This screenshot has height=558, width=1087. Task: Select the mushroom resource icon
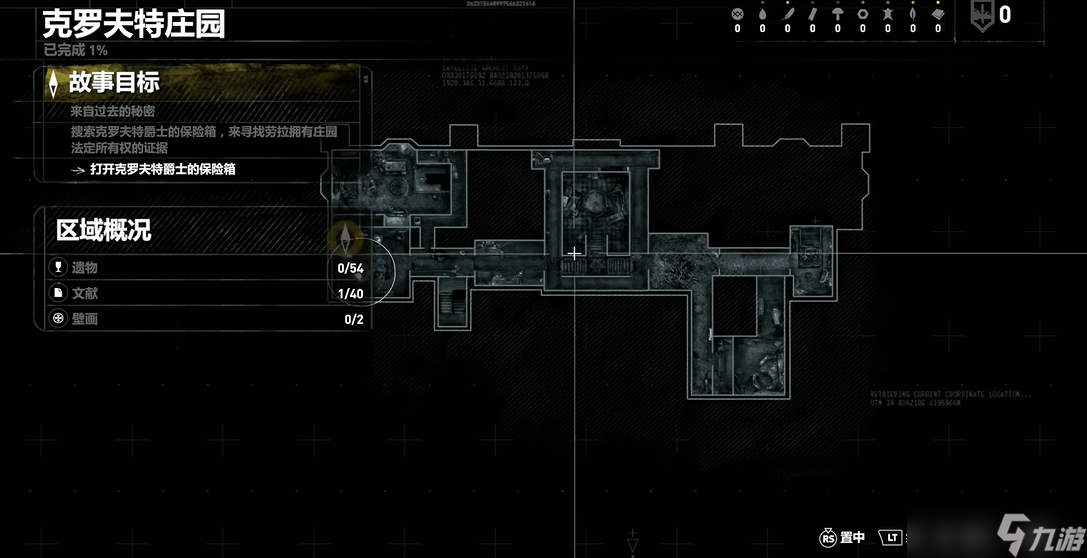pyautogui.click(x=837, y=14)
